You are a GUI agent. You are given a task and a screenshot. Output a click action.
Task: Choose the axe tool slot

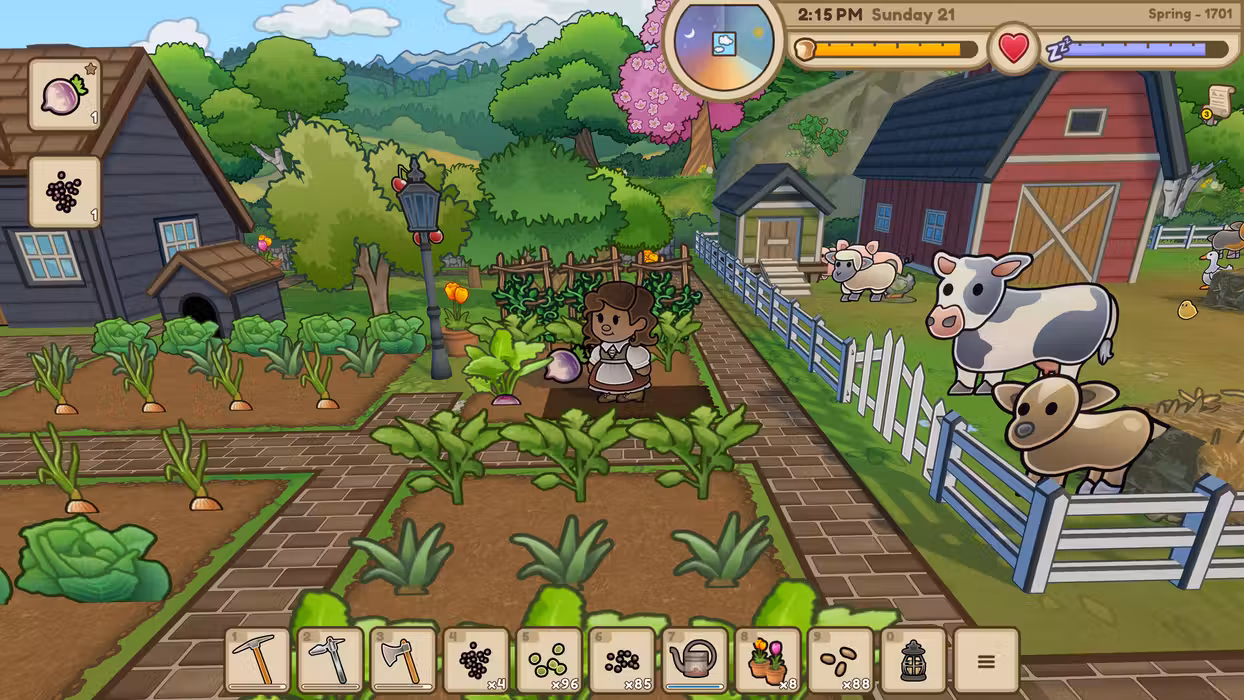tap(403, 660)
